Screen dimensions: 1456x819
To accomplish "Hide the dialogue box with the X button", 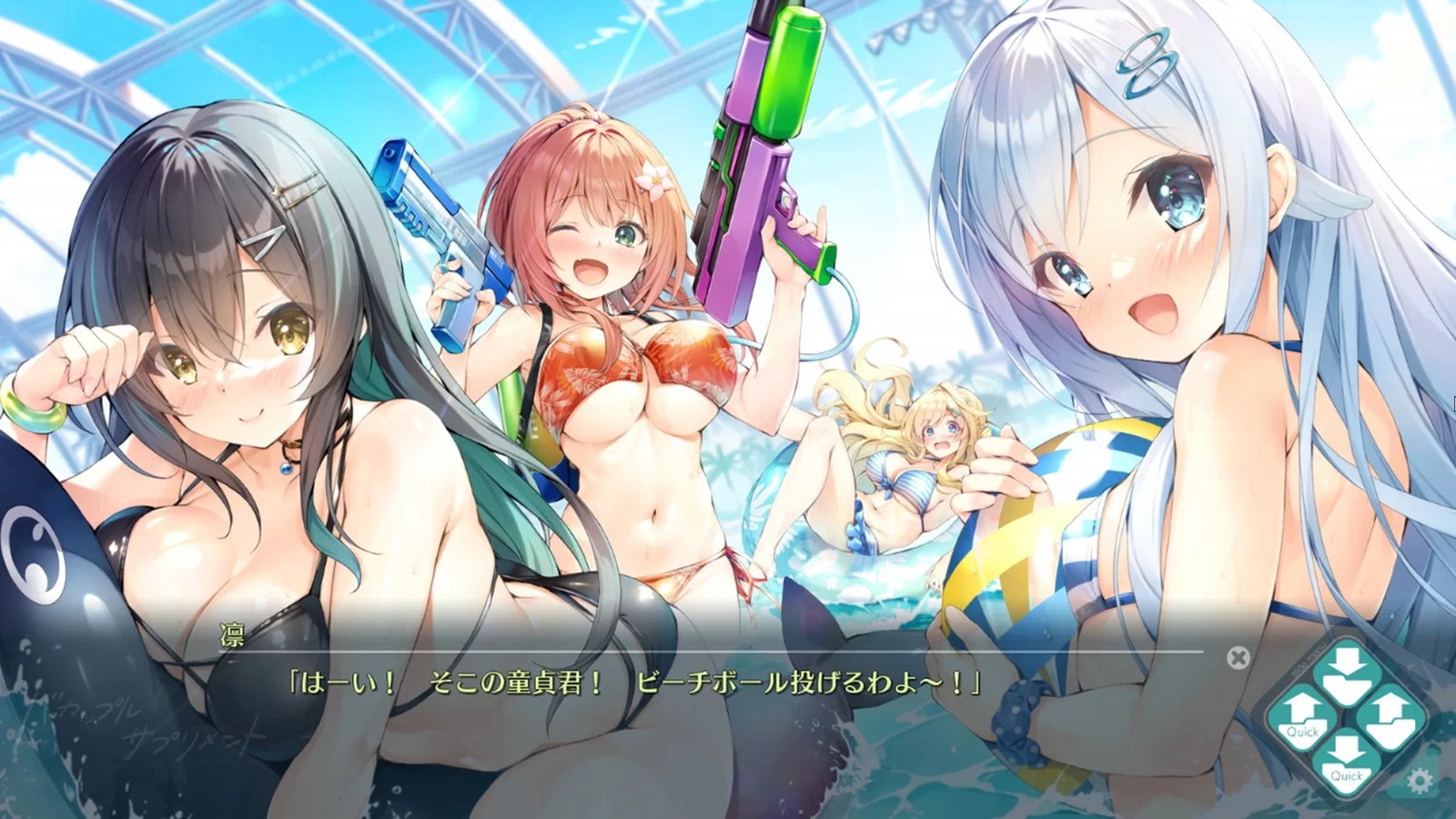I will coord(1238,657).
